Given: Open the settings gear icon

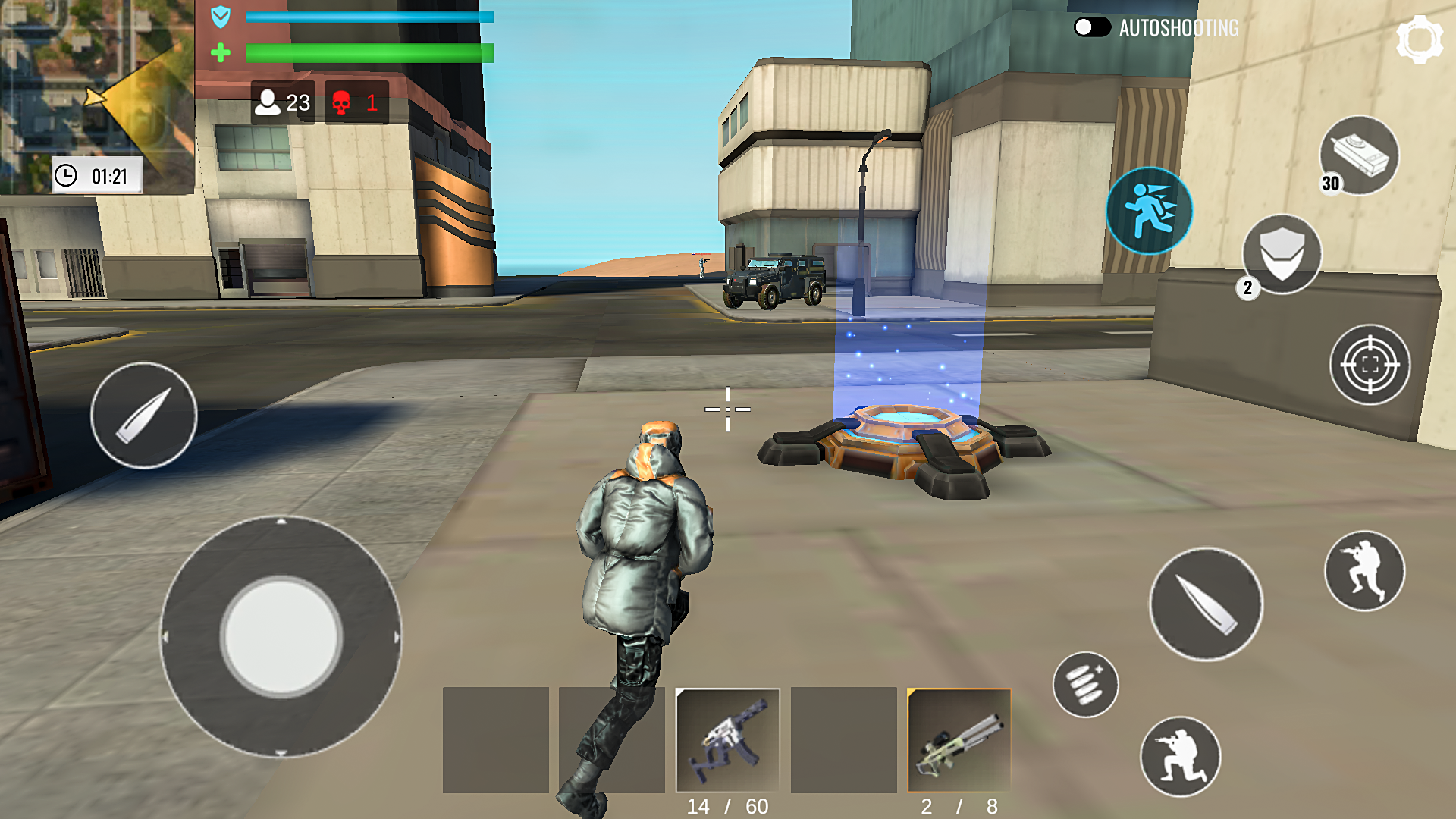Looking at the screenshot, I should pos(1417,38).
